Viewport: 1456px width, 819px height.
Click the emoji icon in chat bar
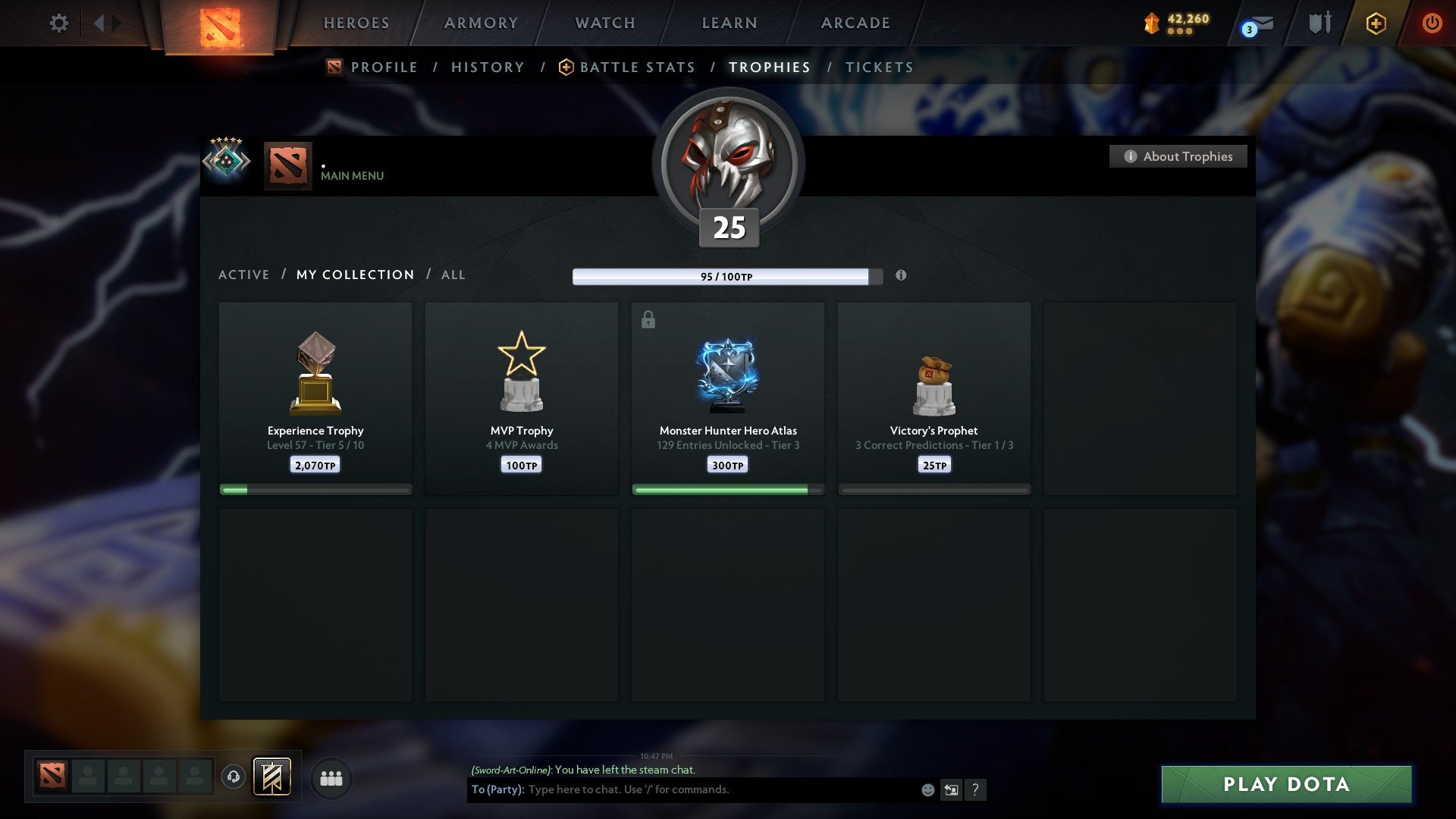pos(927,789)
